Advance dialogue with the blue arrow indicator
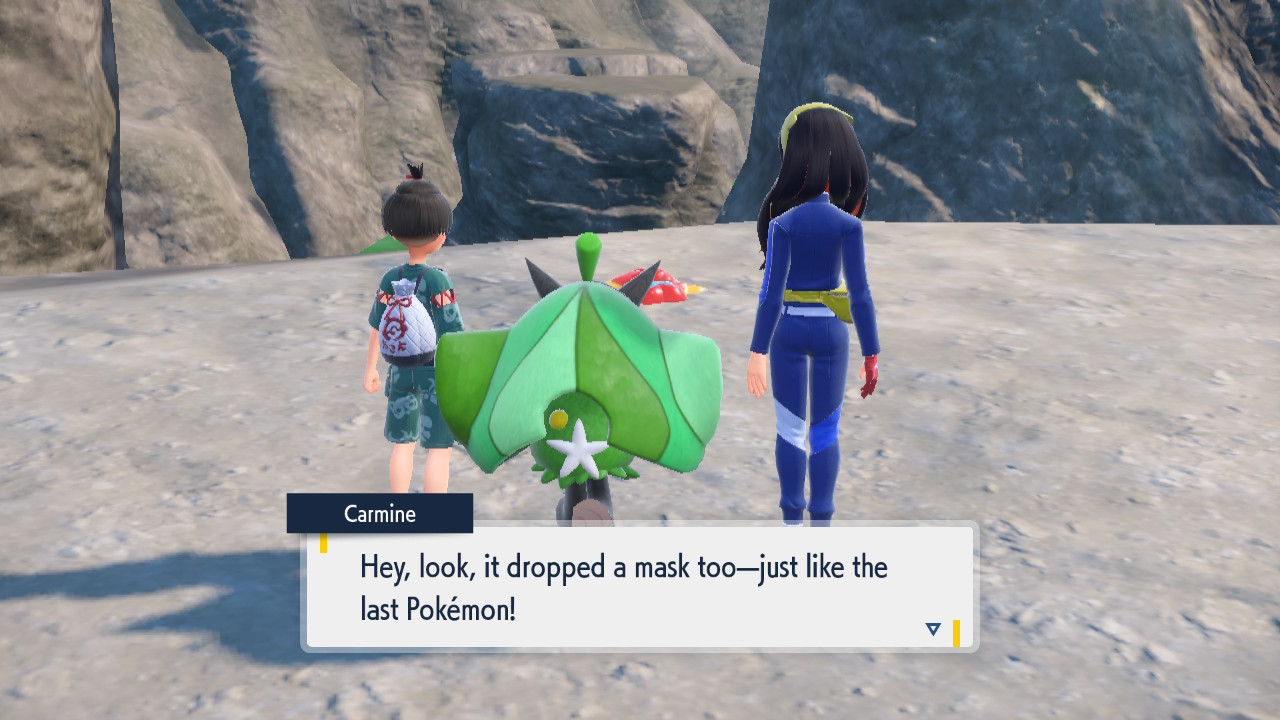Screen dimensions: 1280x720 click(x=933, y=629)
